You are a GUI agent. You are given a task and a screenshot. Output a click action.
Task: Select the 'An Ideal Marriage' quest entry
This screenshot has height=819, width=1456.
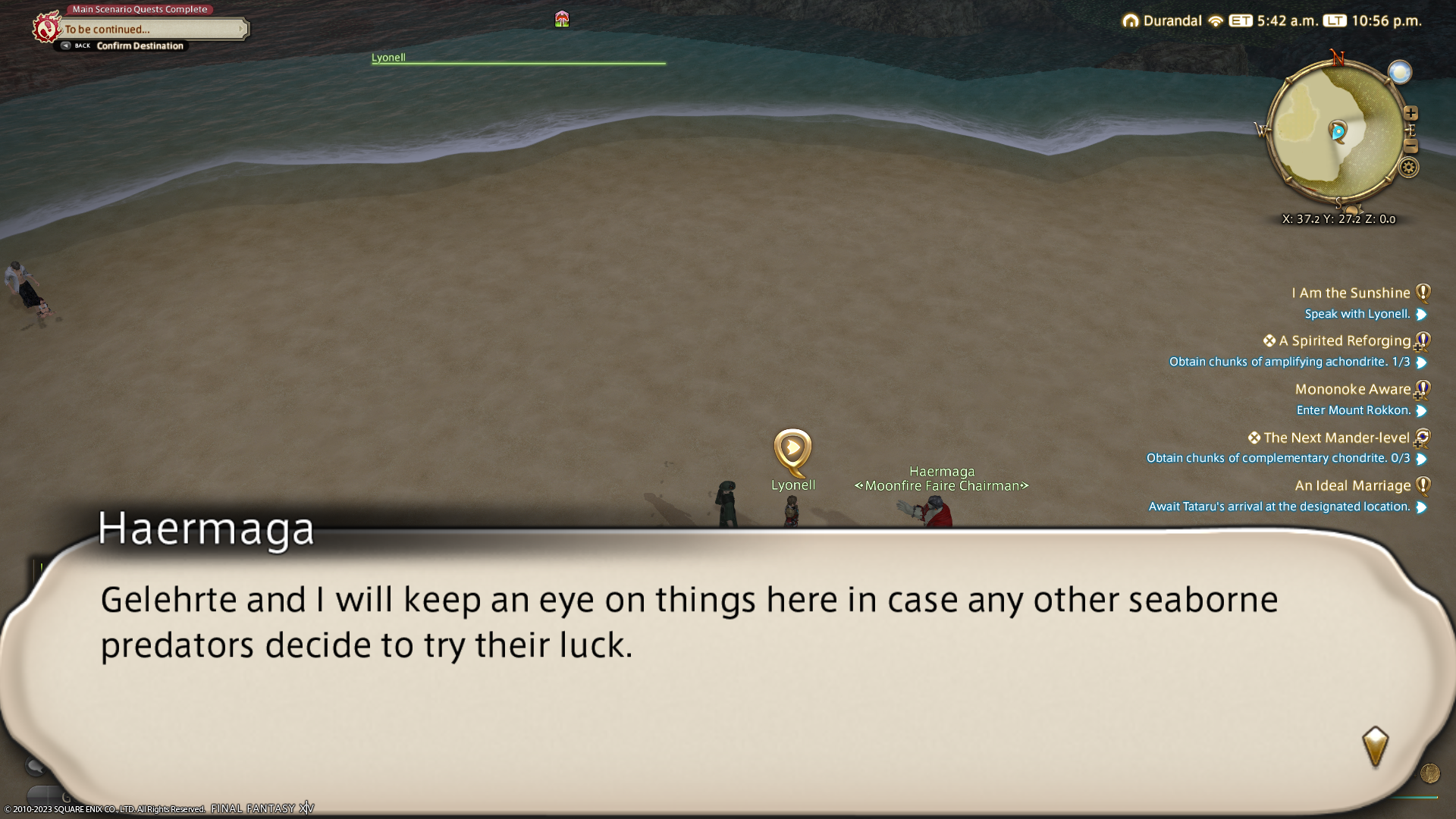coord(1352,485)
